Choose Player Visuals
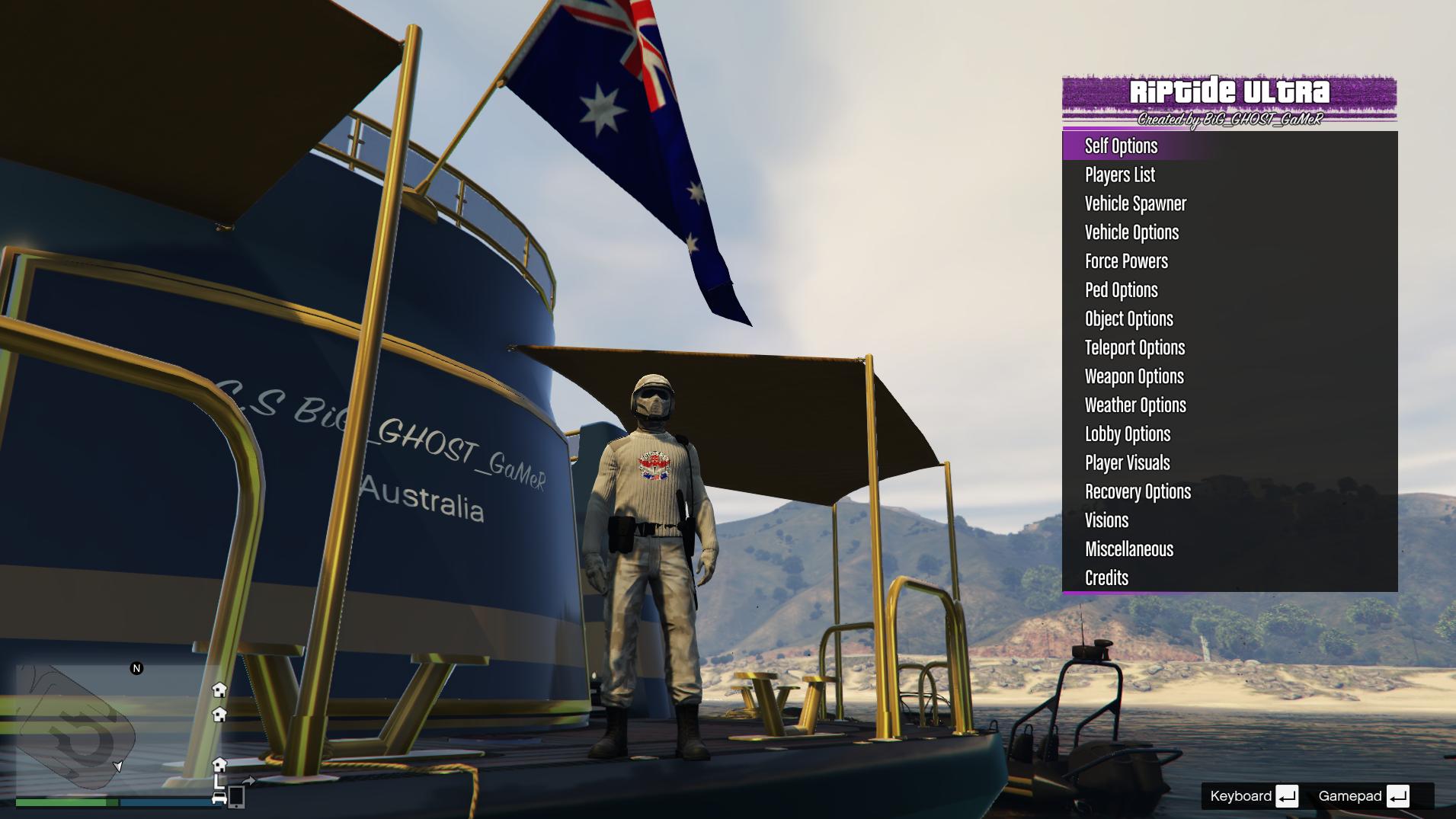The height and width of the screenshot is (819, 1456). click(x=1127, y=463)
